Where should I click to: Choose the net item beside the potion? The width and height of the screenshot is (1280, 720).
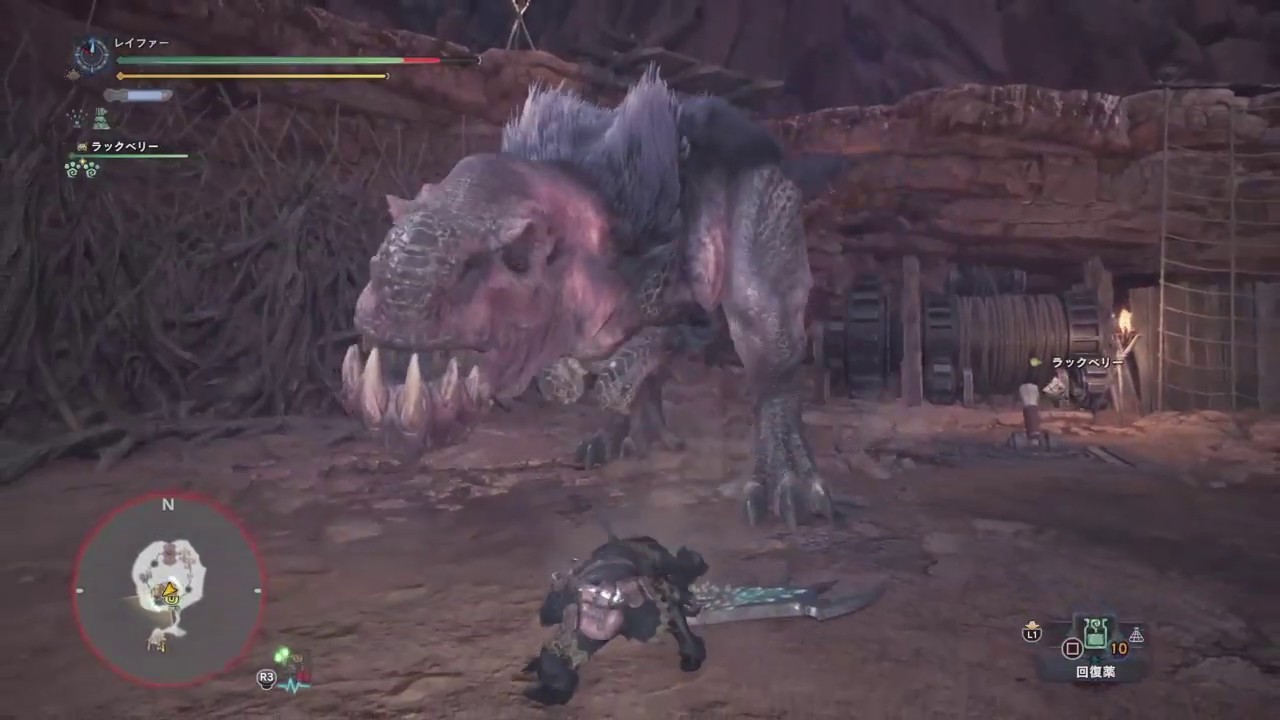1136,635
